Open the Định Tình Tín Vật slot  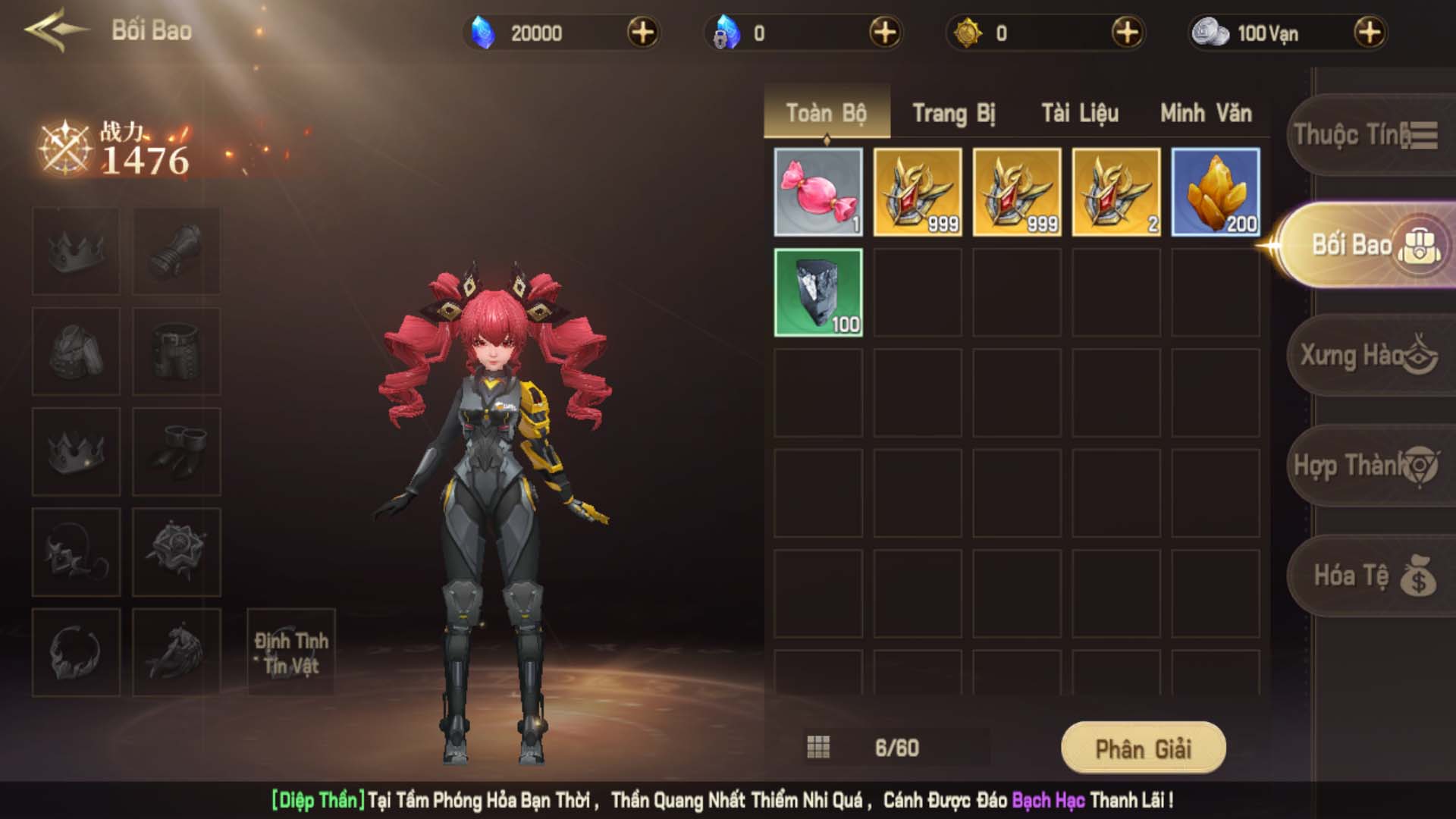(291, 653)
